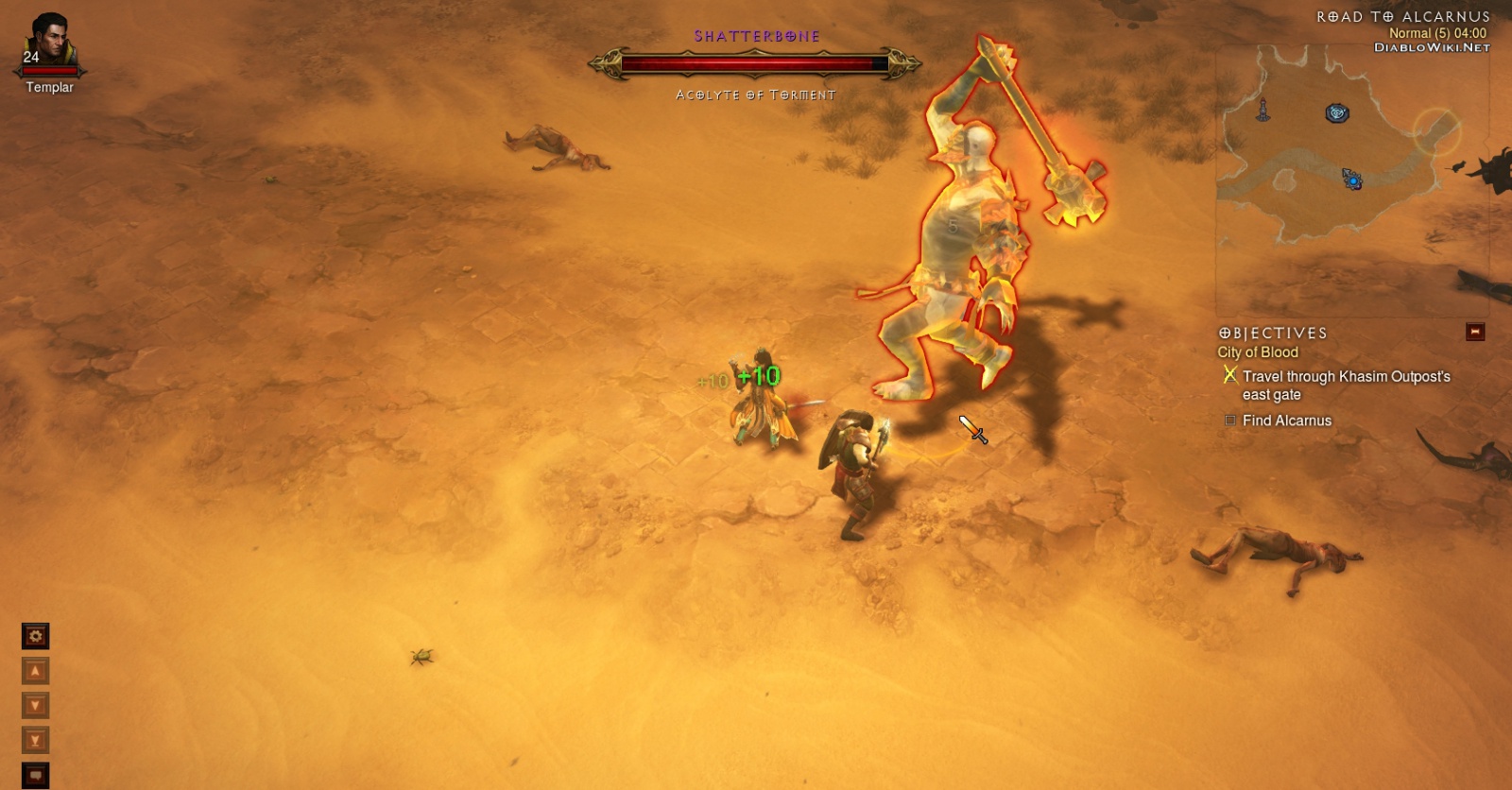Click the waypoint marker on the minimap

pyautogui.click(x=1335, y=114)
